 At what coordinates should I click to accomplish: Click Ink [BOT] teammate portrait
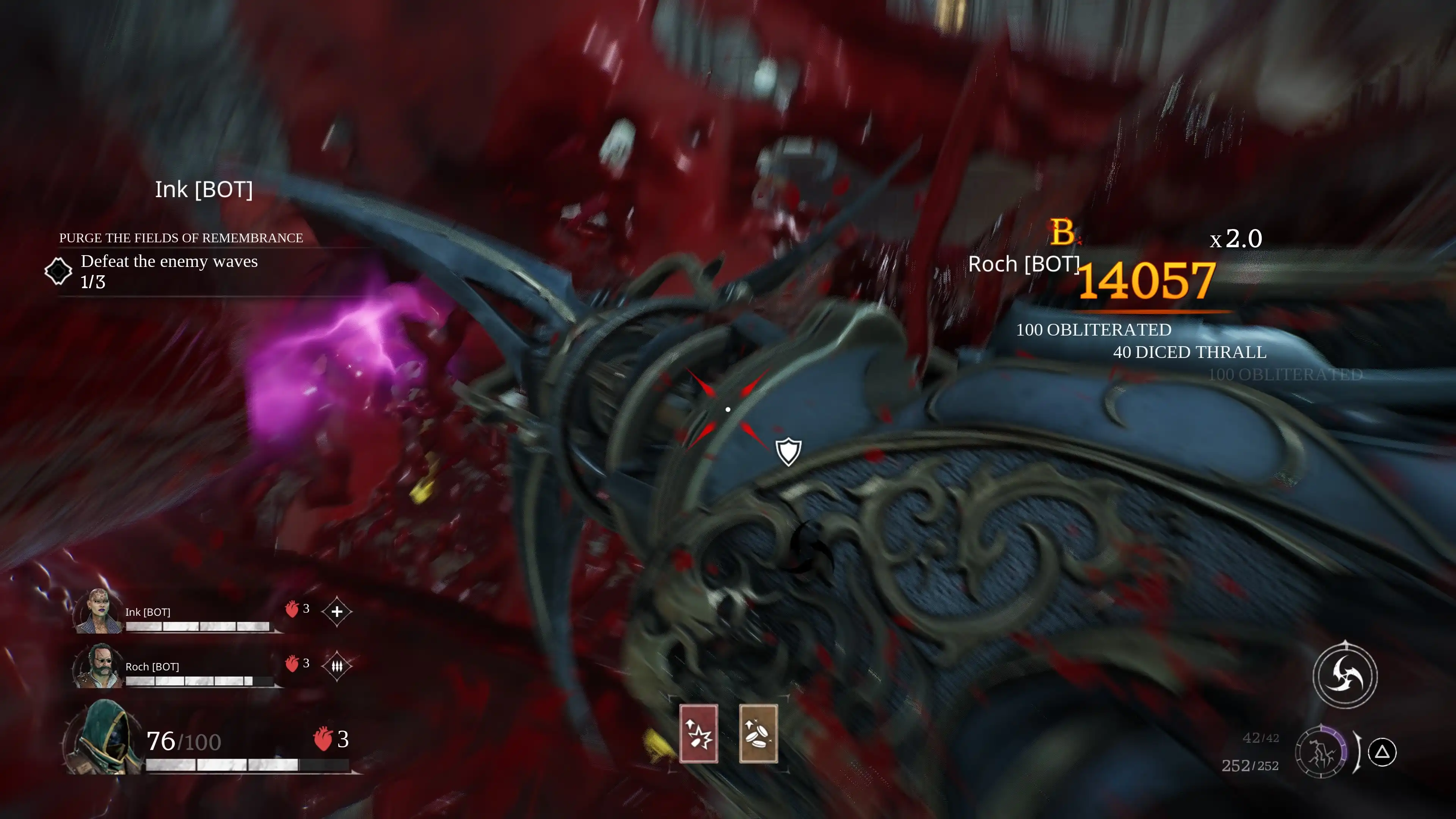[x=98, y=611]
